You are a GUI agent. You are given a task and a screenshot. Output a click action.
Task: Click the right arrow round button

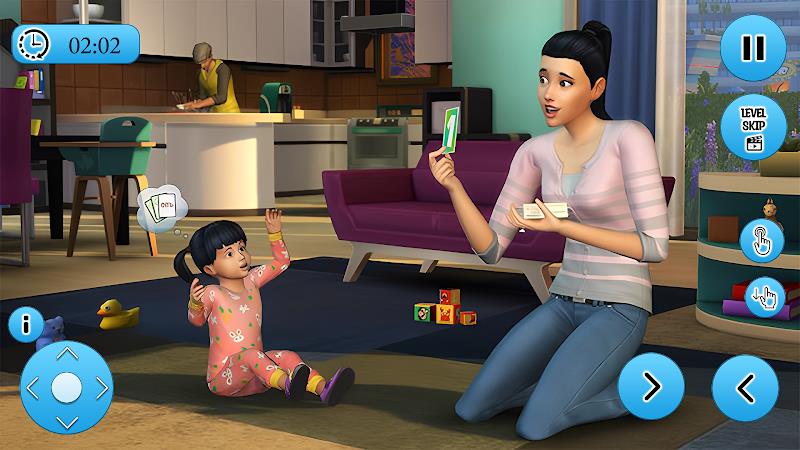[x=650, y=387]
